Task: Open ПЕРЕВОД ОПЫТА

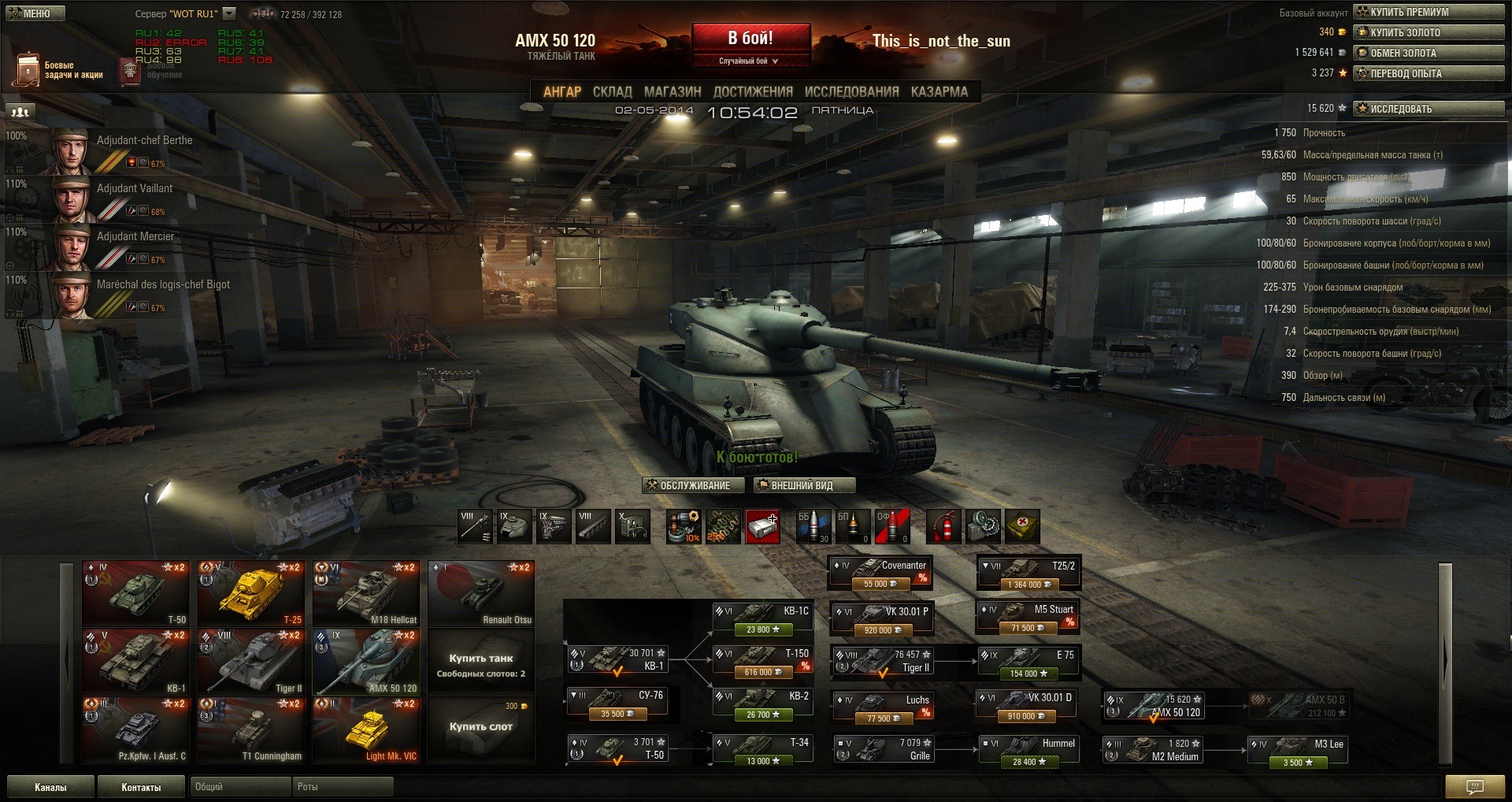Action: [x=1429, y=73]
